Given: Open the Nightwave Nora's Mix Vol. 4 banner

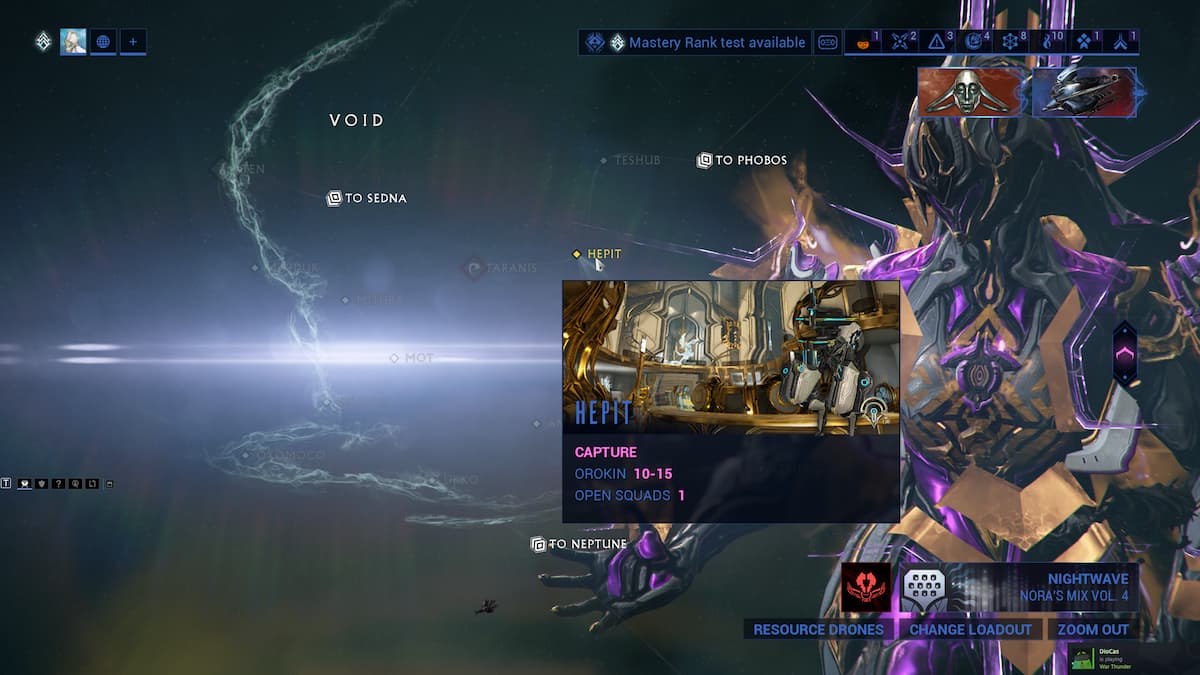Looking at the screenshot, I should pyautogui.click(x=1043, y=587).
